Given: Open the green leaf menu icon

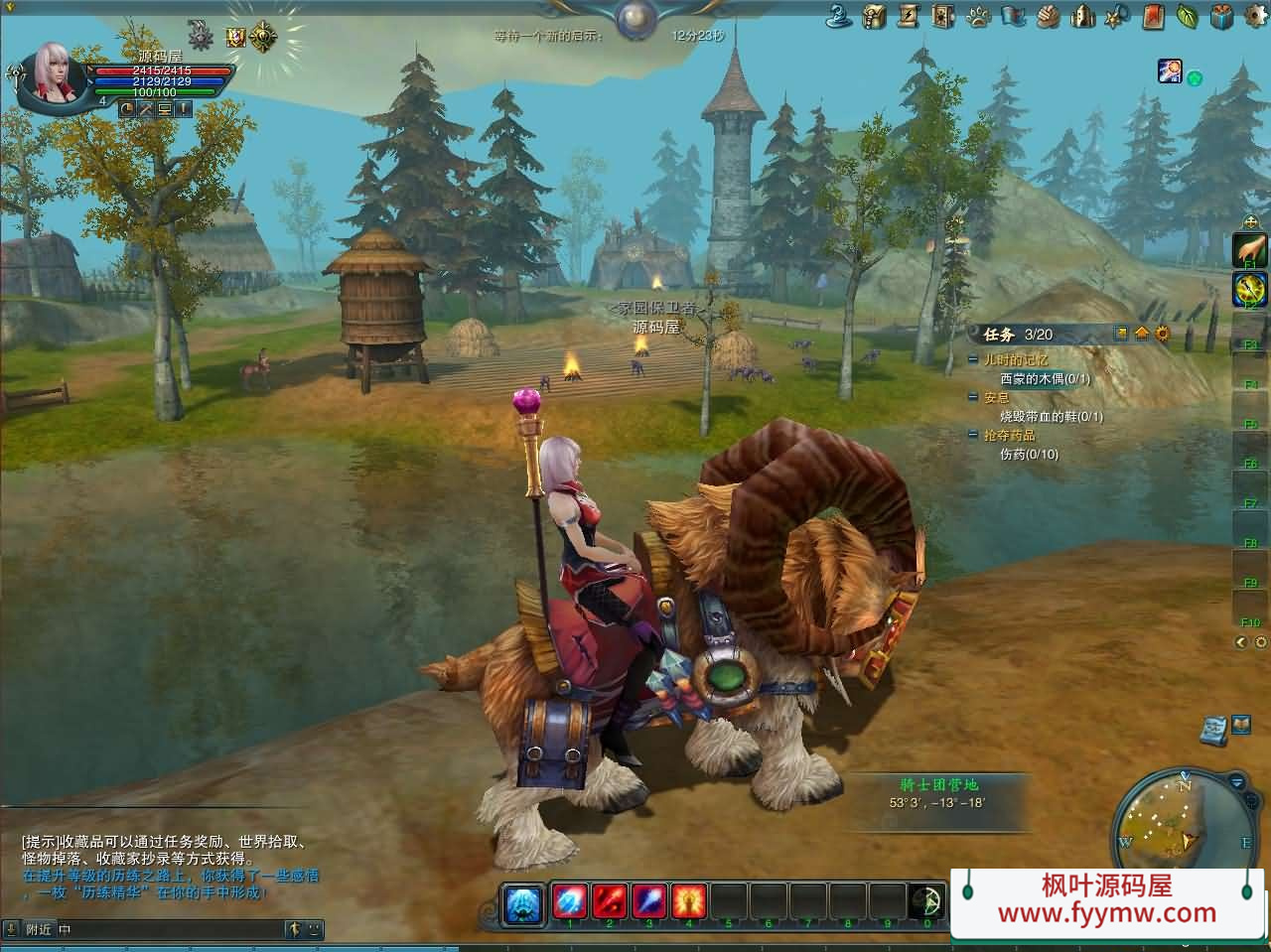Looking at the screenshot, I should 1188,16.
